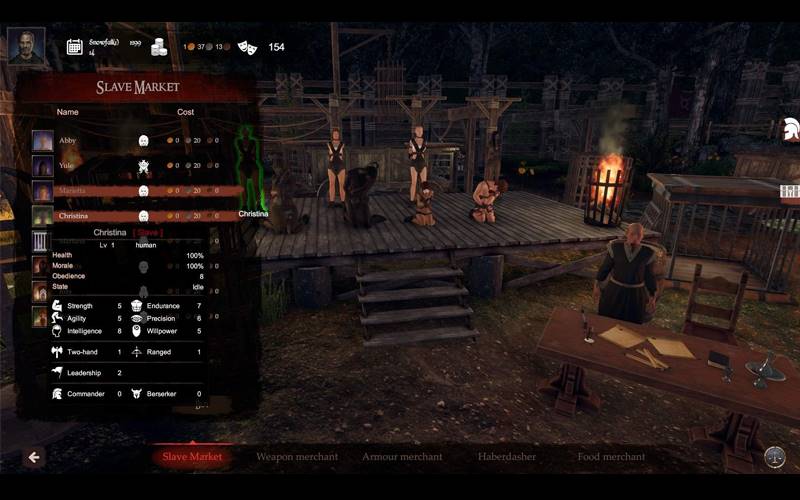
Task: Switch to the Slave Market tab
Action: point(193,457)
